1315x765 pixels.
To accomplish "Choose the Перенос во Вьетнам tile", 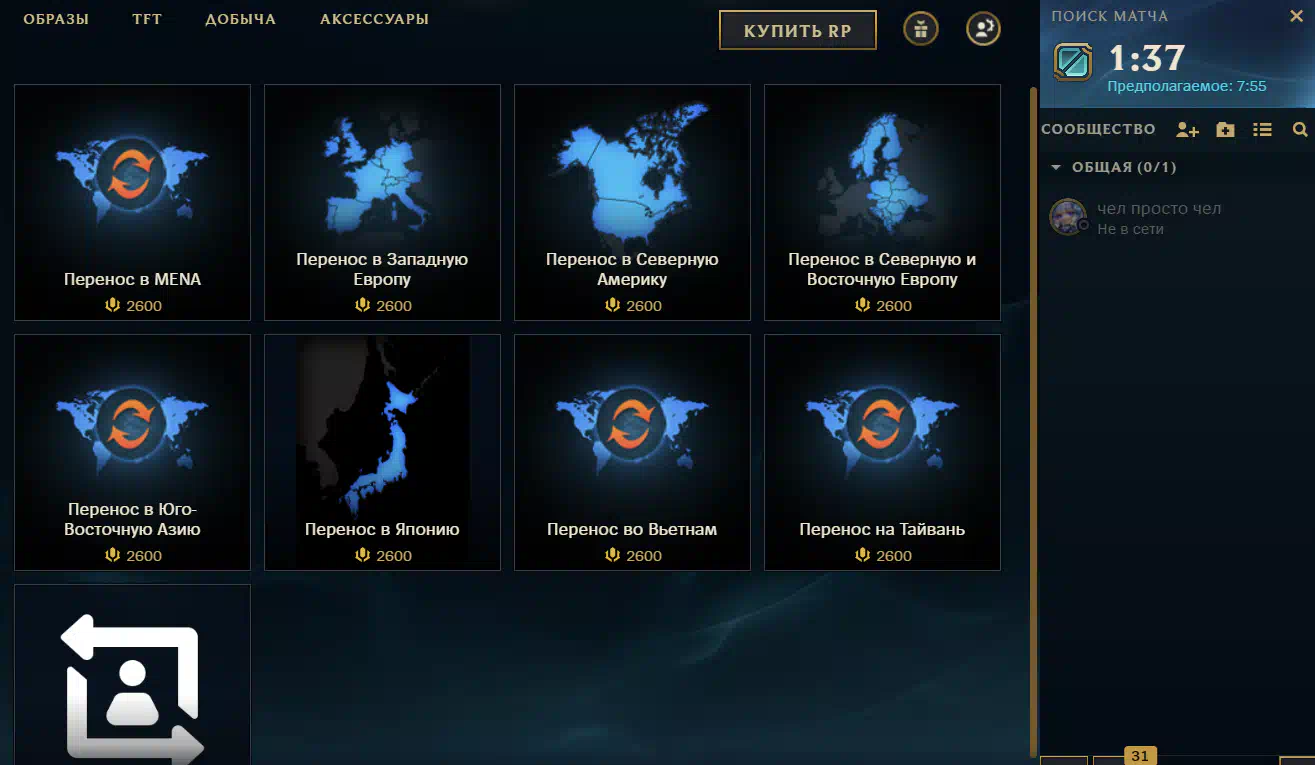I will (632, 452).
